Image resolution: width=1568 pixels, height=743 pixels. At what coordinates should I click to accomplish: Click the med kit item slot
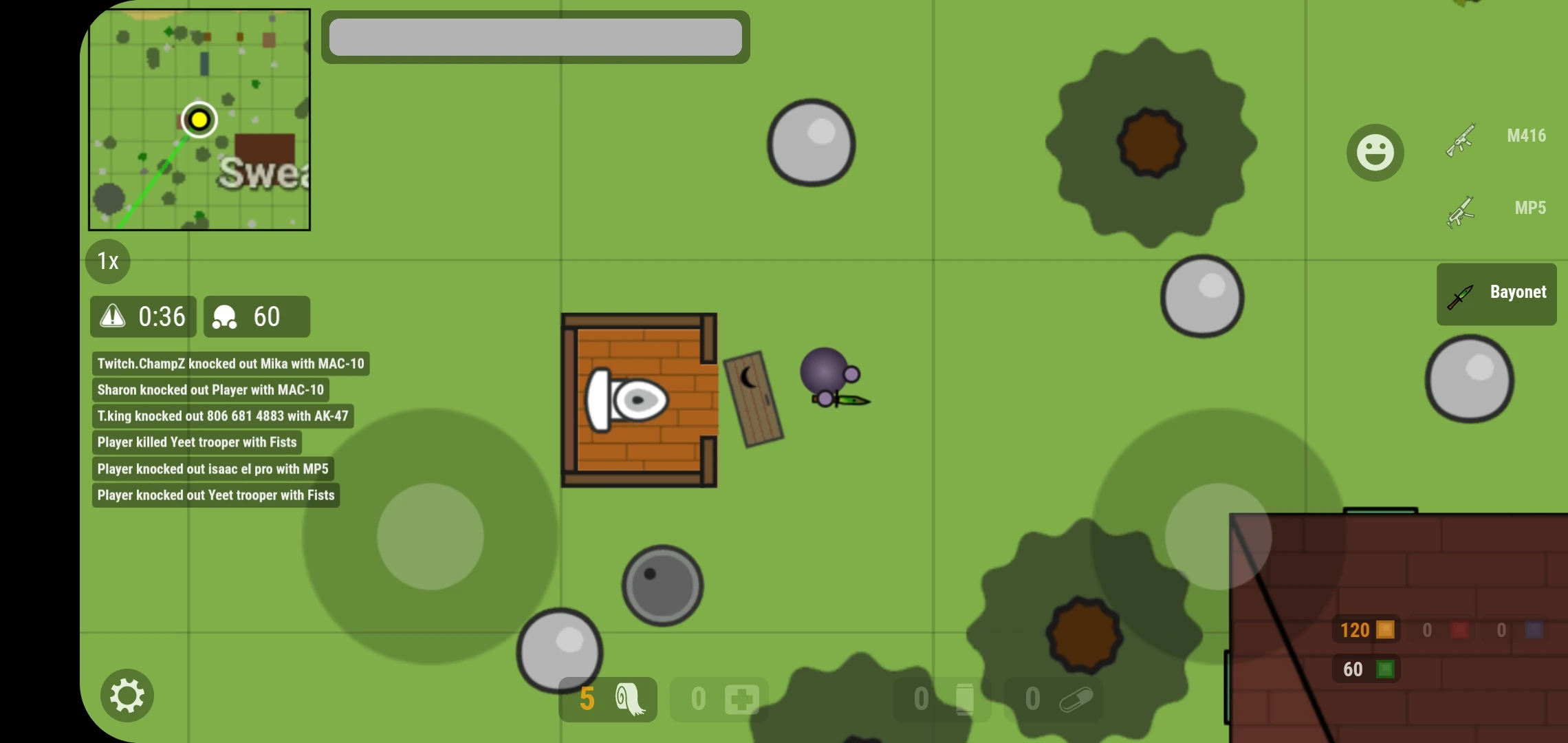[x=718, y=698]
